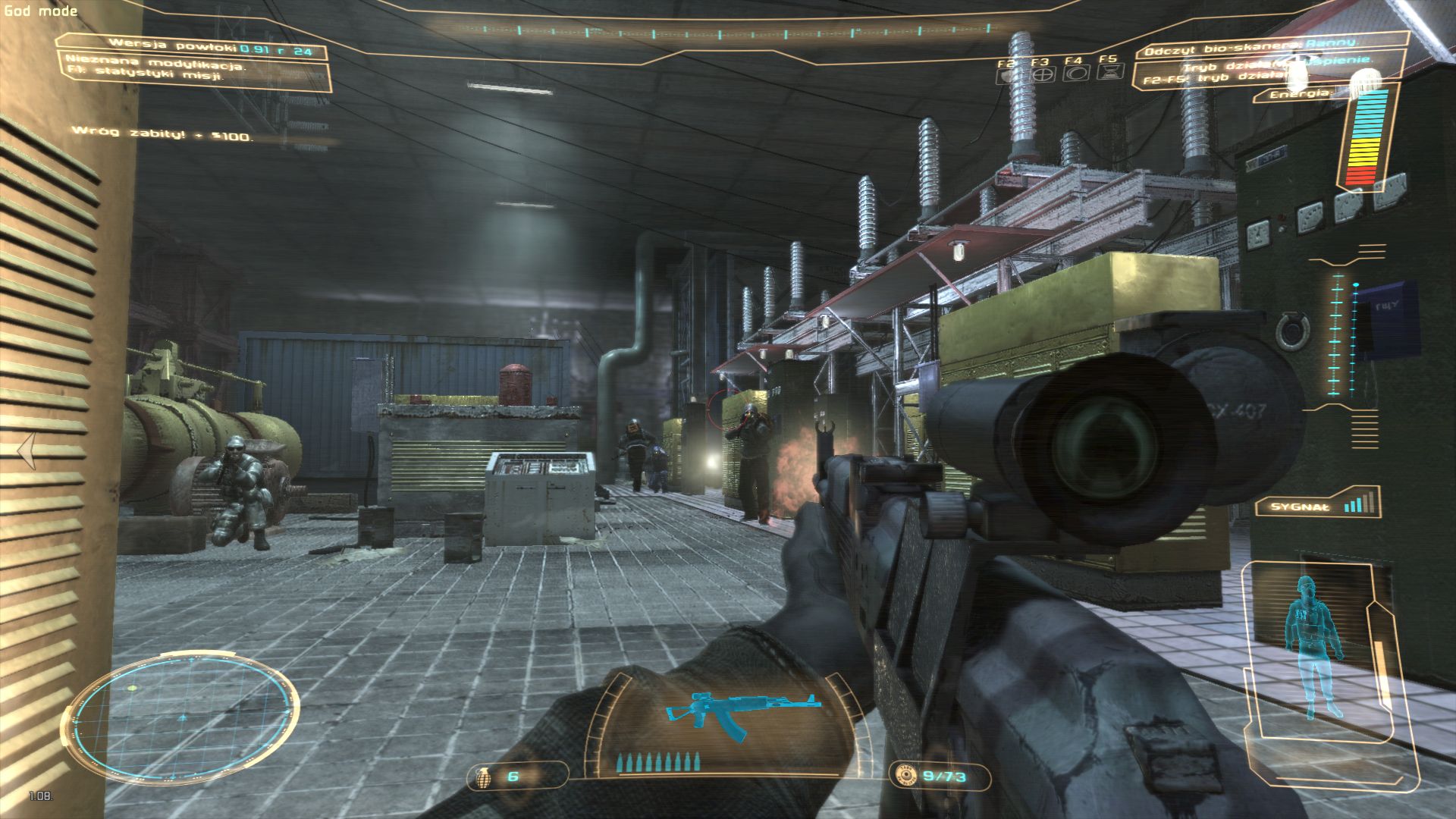
Task: Click the grenade icon
Action: [481, 777]
